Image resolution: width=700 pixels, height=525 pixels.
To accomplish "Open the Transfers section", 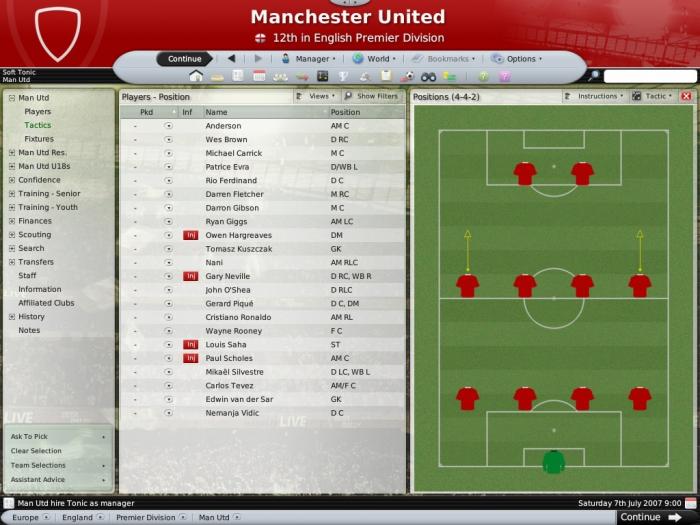I will (36, 262).
